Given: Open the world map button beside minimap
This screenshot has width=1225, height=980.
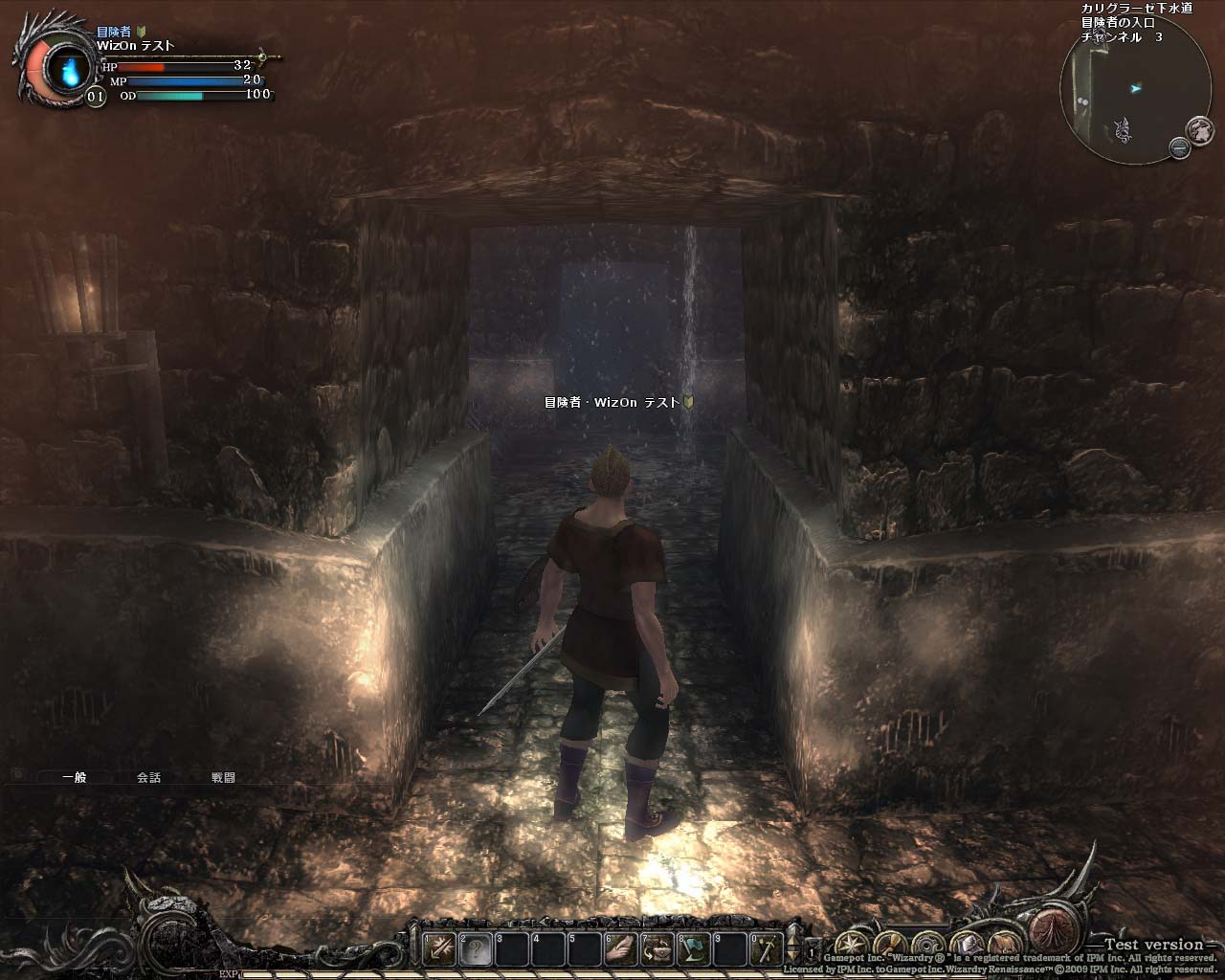Looking at the screenshot, I should pos(1199,128).
